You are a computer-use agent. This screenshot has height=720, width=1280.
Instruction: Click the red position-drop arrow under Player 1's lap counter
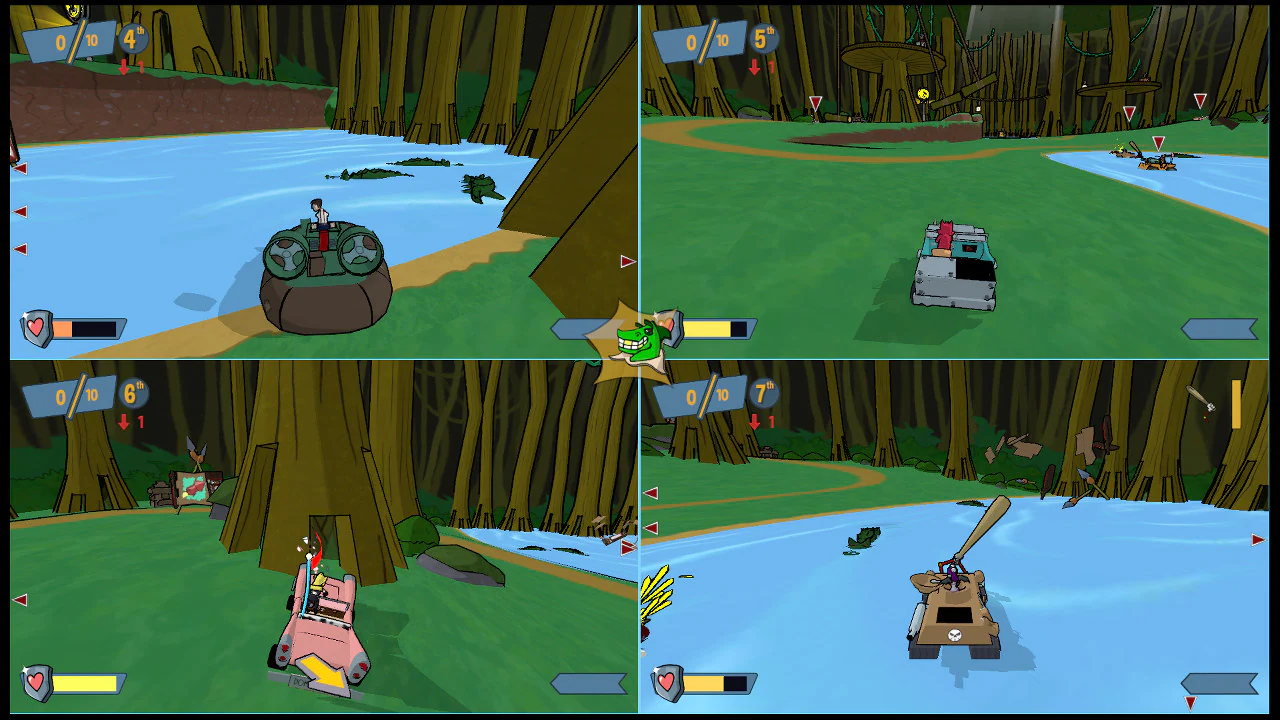tap(122, 67)
